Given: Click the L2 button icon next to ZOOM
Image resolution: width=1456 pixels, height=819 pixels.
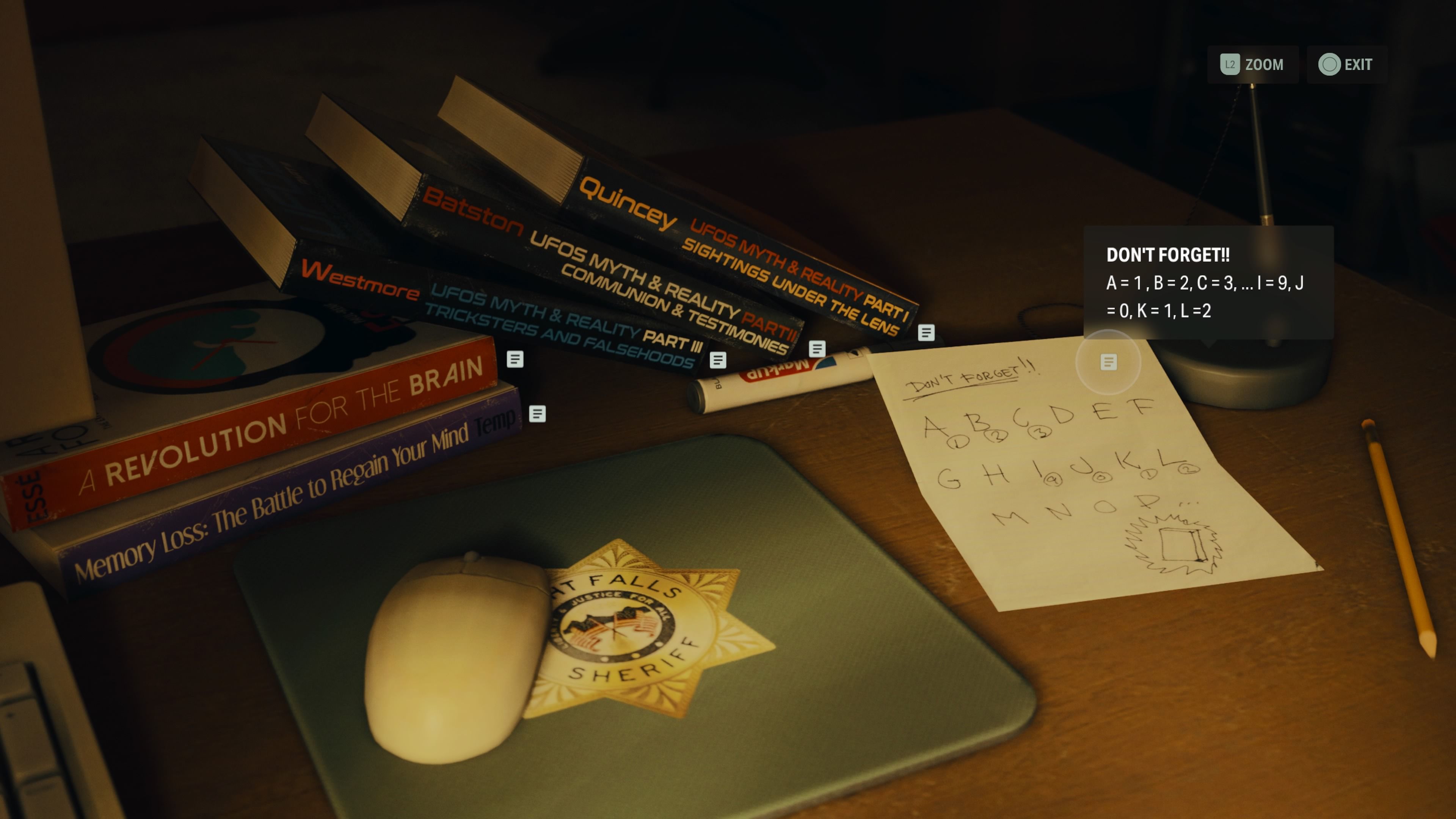Looking at the screenshot, I should click(x=1230, y=64).
